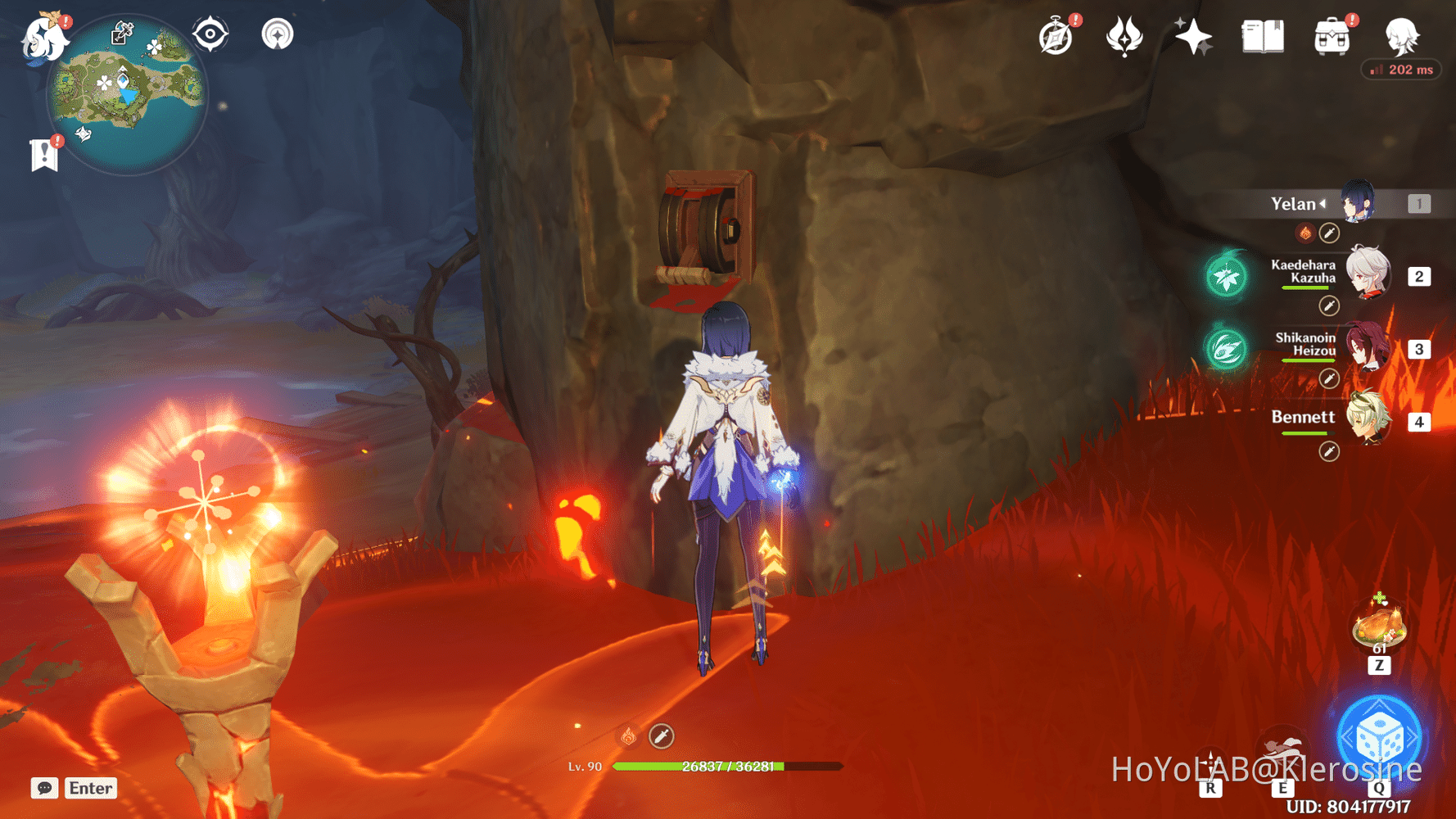Open the Battle Pass wings icon

(x=1125, y=36)
